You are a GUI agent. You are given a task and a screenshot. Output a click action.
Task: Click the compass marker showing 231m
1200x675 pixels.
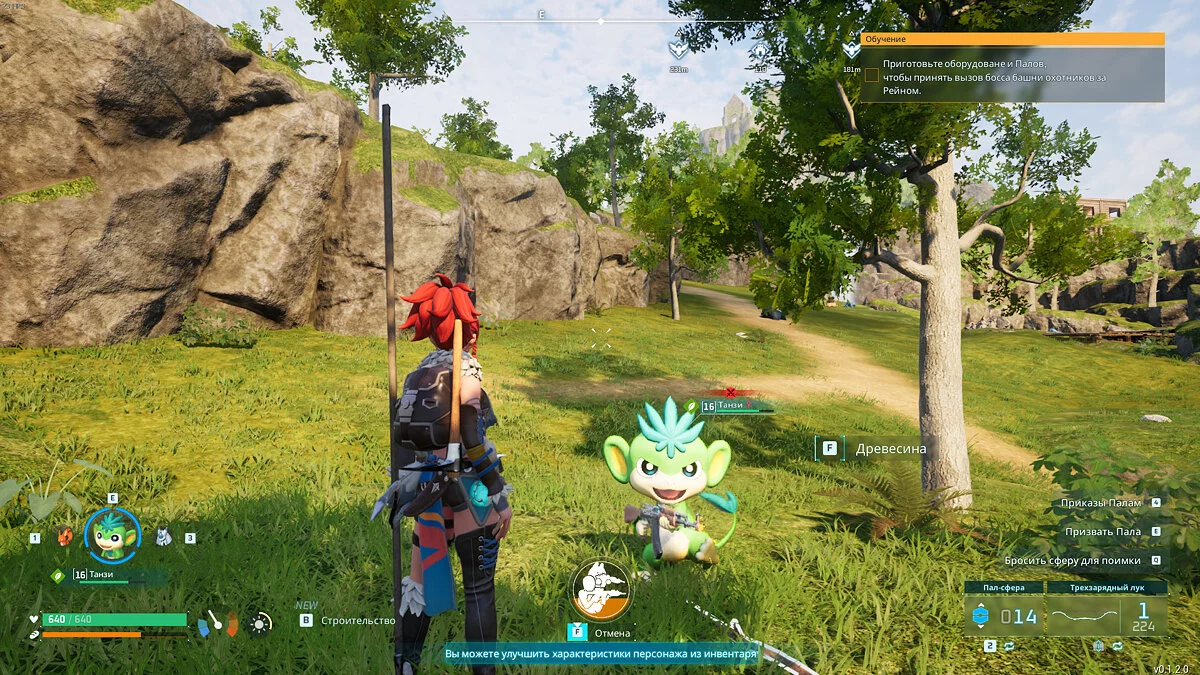pos(679,50)
